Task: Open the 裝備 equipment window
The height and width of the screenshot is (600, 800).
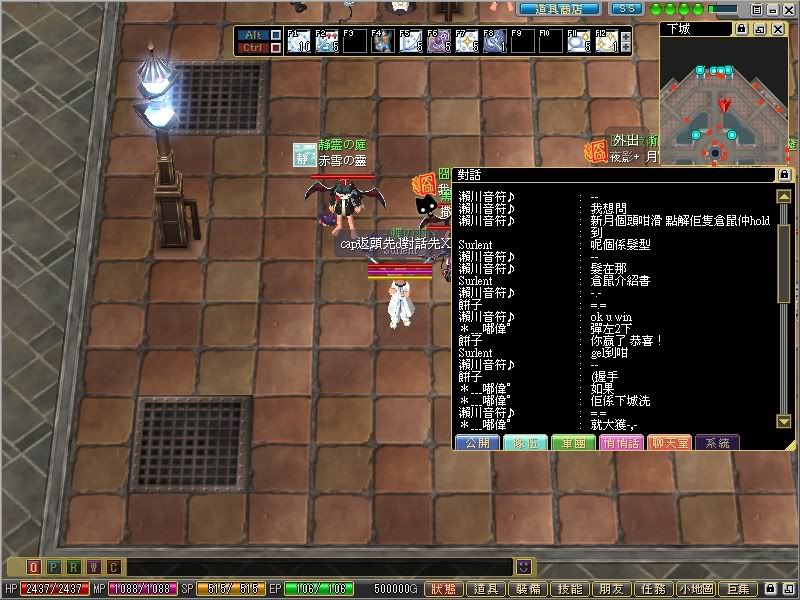Action: click(x=528, y=590)
